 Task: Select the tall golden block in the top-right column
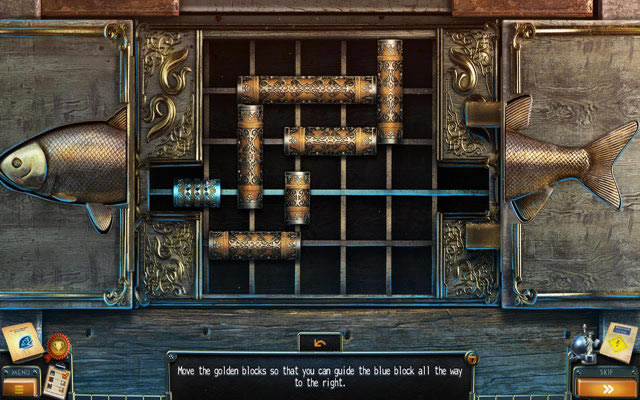point(390,90)
